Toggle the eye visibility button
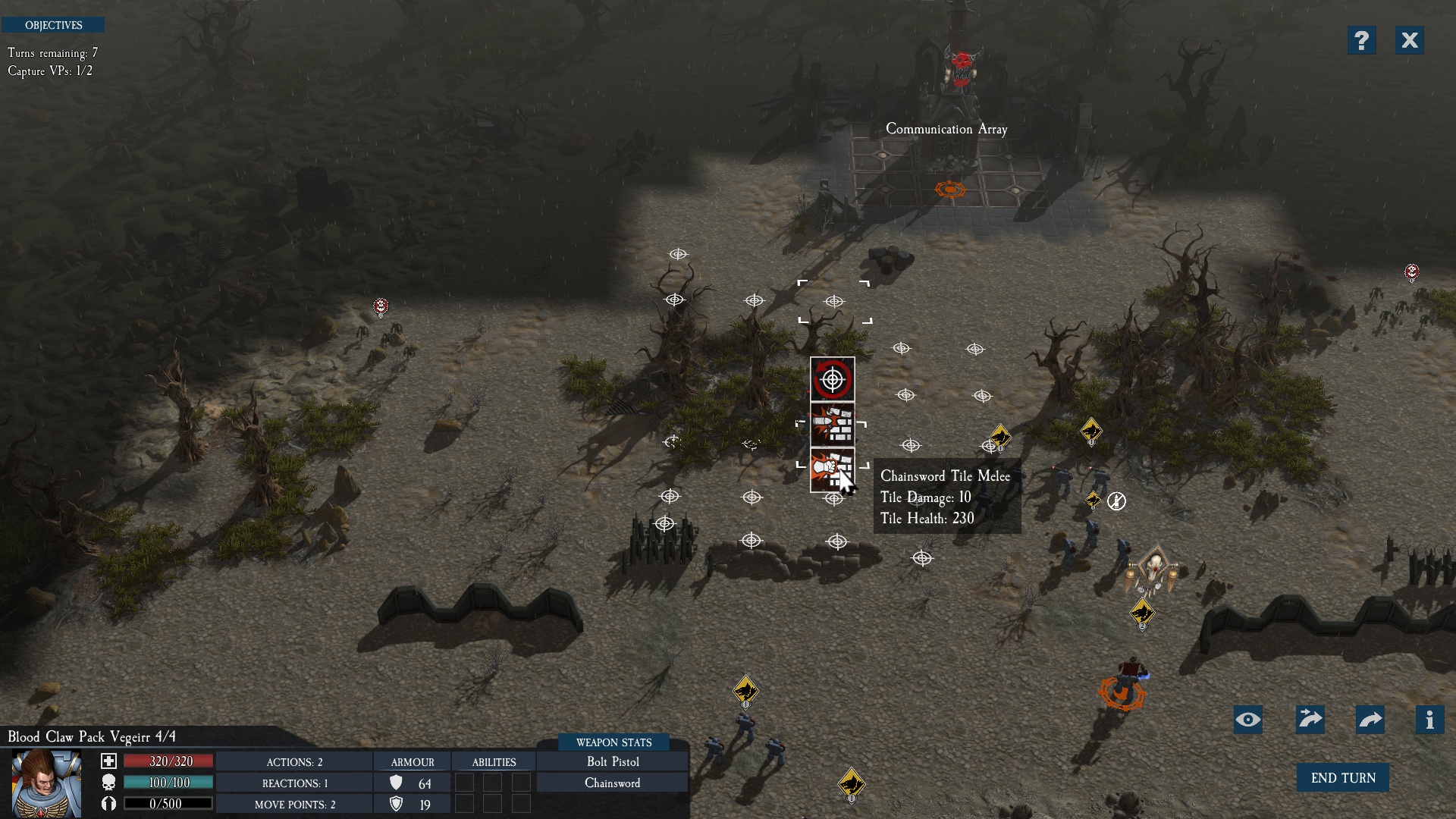This screenshot has height=819, width=1456. coord(1247,720)
